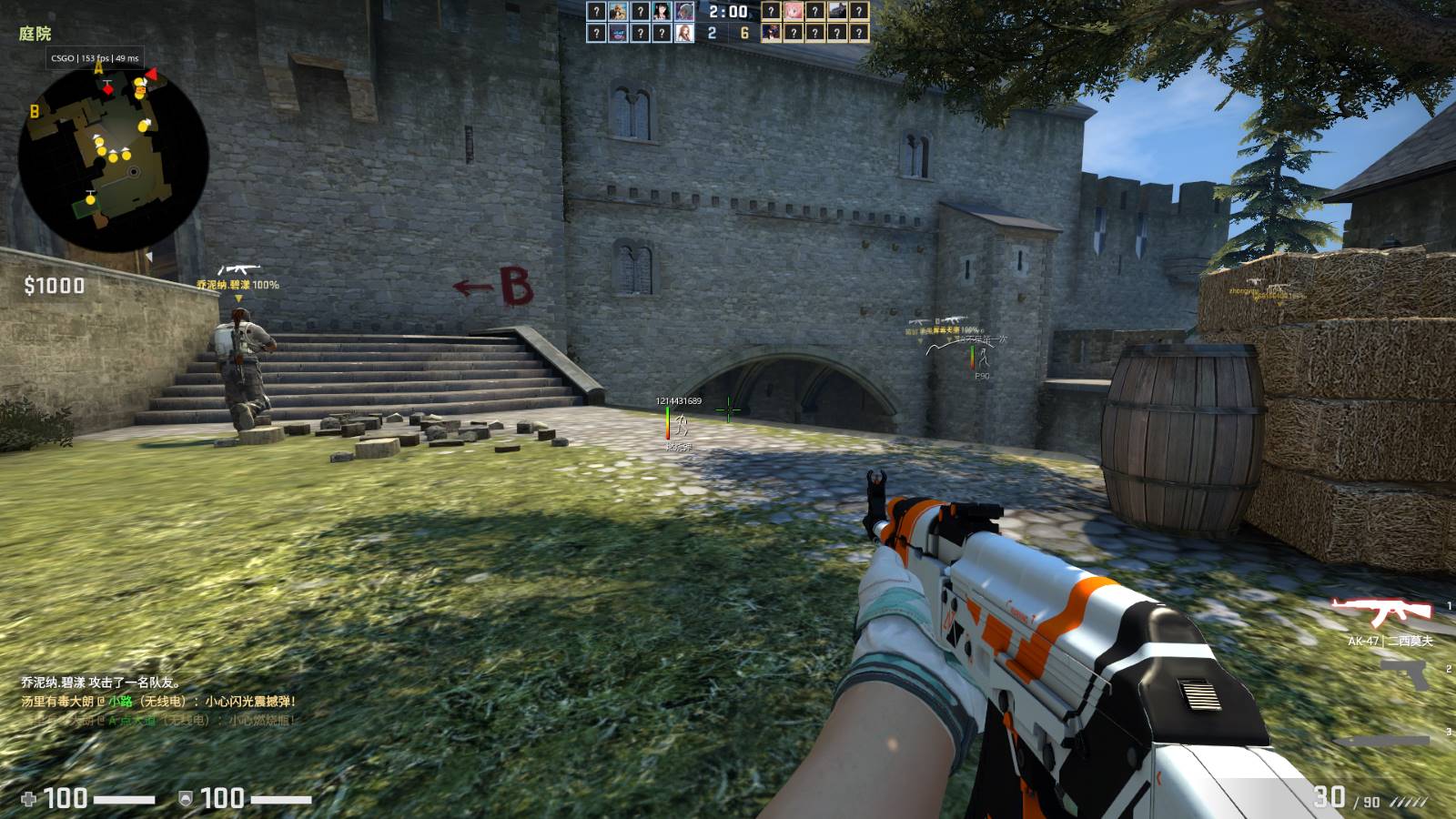The width and height of the screenshot is (1456, 819).
Task: Select the silver-haired purple player avatar
Action: [684, 12]
